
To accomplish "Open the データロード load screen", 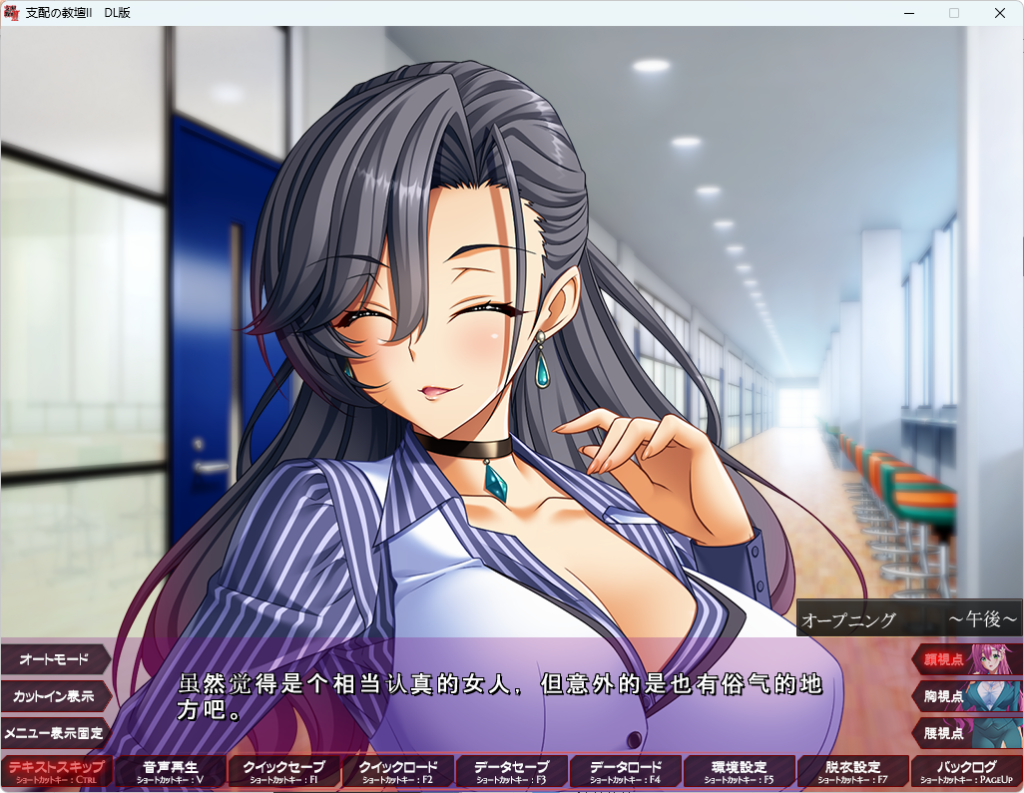I will pyautogui.click(x=625, y=771).
